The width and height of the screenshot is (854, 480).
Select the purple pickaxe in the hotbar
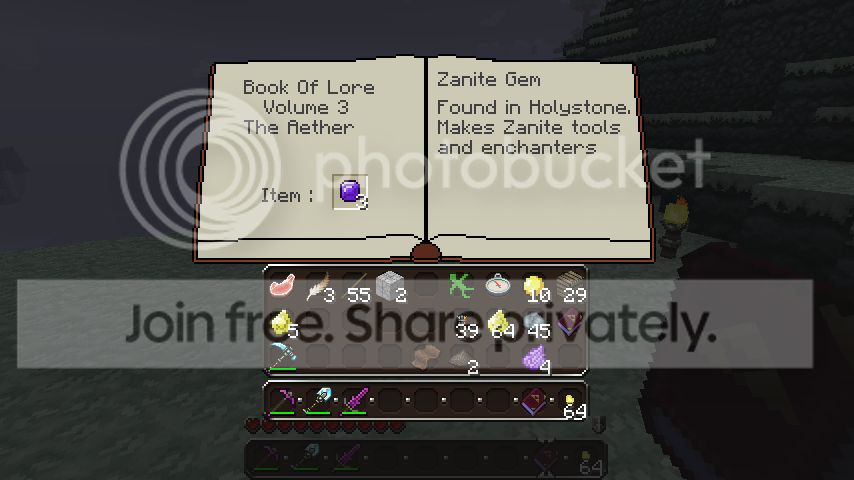pos(283,400)
